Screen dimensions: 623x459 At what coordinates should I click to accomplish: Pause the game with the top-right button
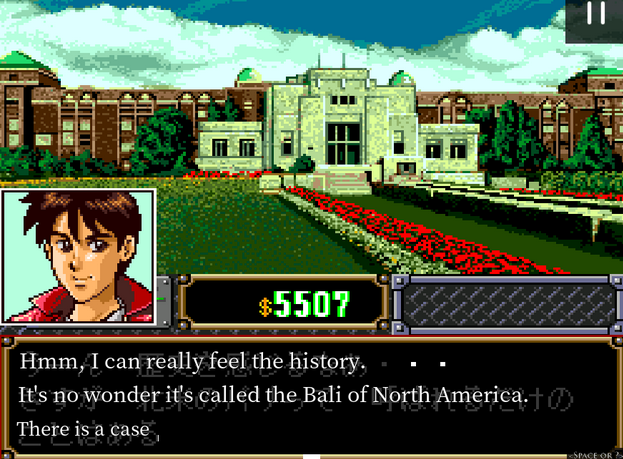596,16
